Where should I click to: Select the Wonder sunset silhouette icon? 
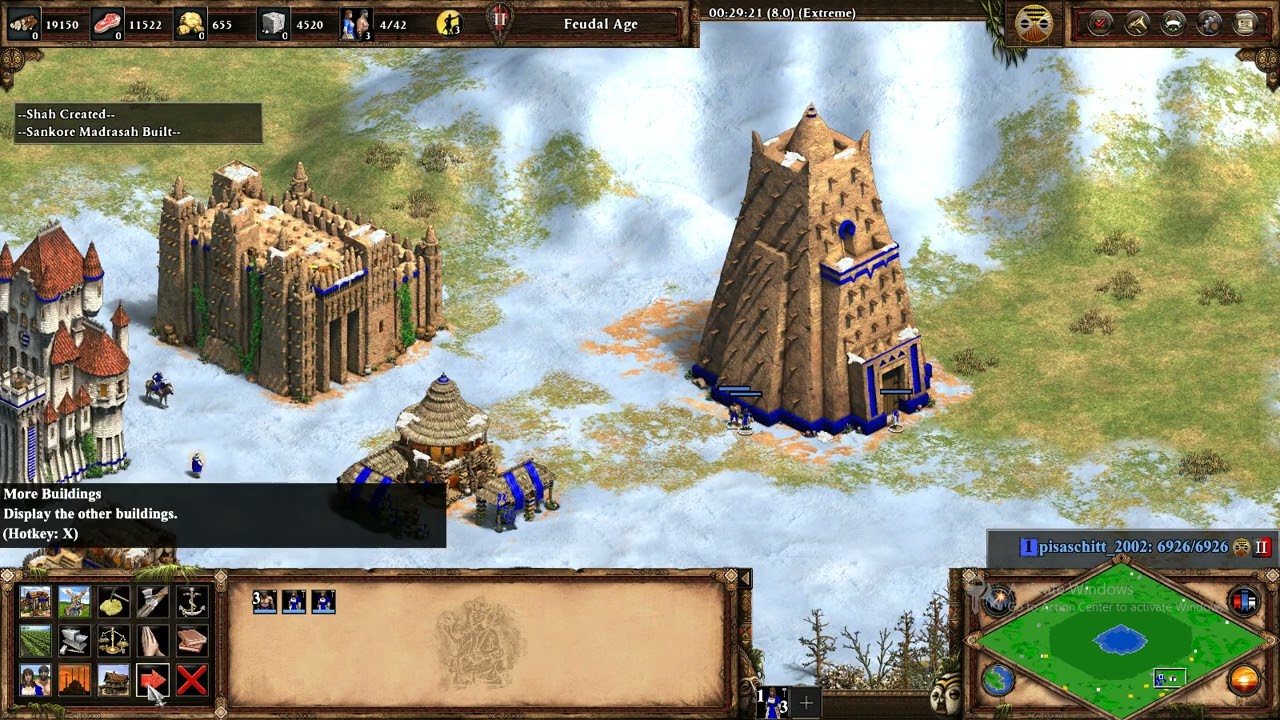[x=74, y=680]
